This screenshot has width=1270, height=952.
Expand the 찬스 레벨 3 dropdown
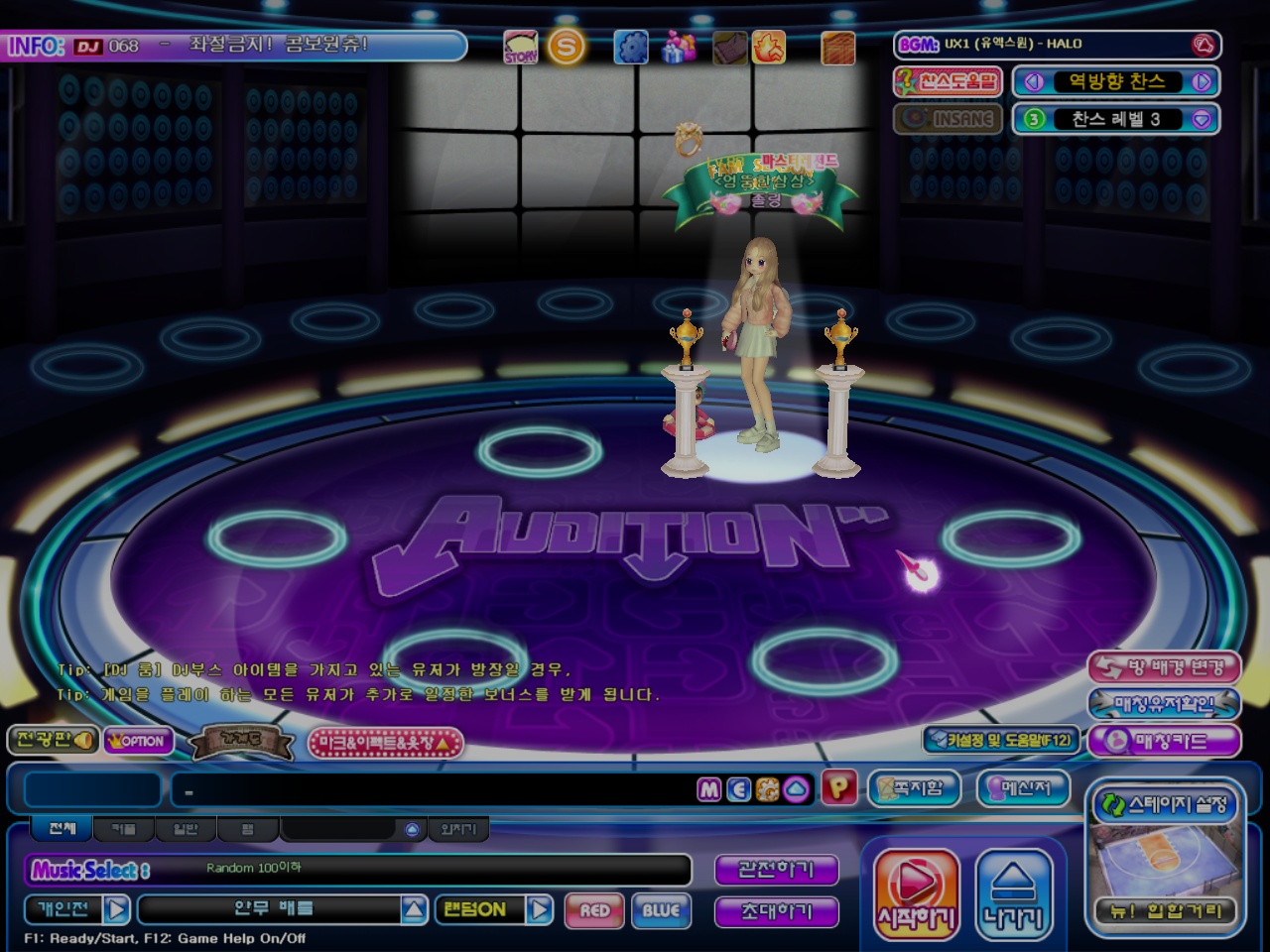[1202, 119]
